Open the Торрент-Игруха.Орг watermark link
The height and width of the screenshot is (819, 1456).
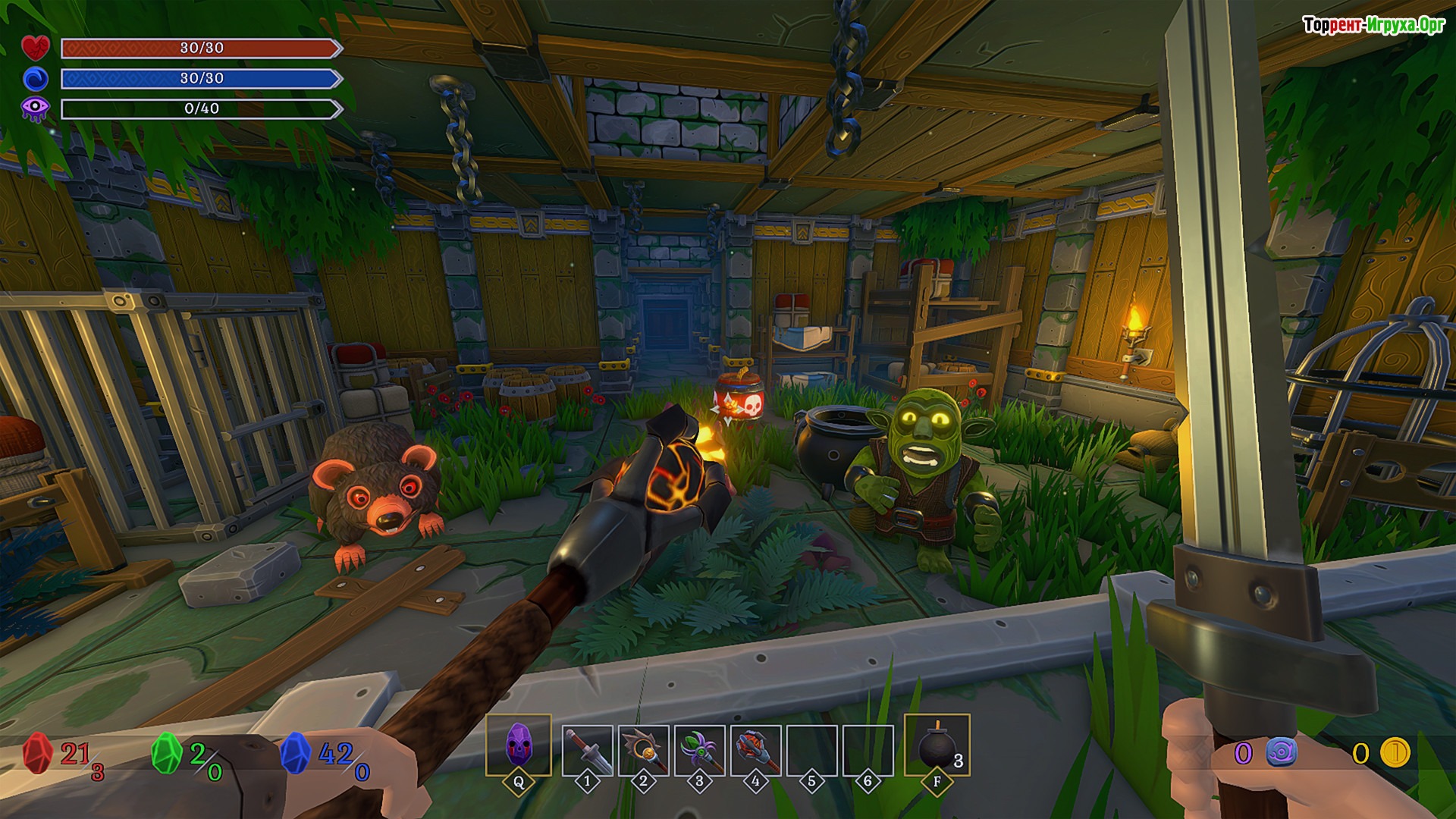pos(1373,25)
